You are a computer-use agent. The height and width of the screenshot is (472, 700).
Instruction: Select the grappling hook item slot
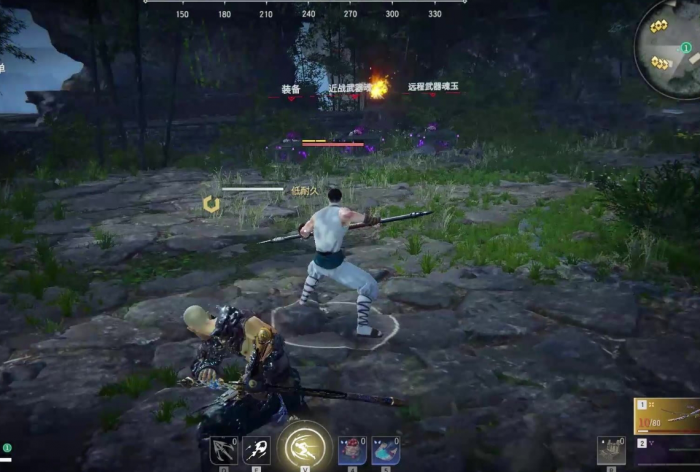[x=222, y=451]
